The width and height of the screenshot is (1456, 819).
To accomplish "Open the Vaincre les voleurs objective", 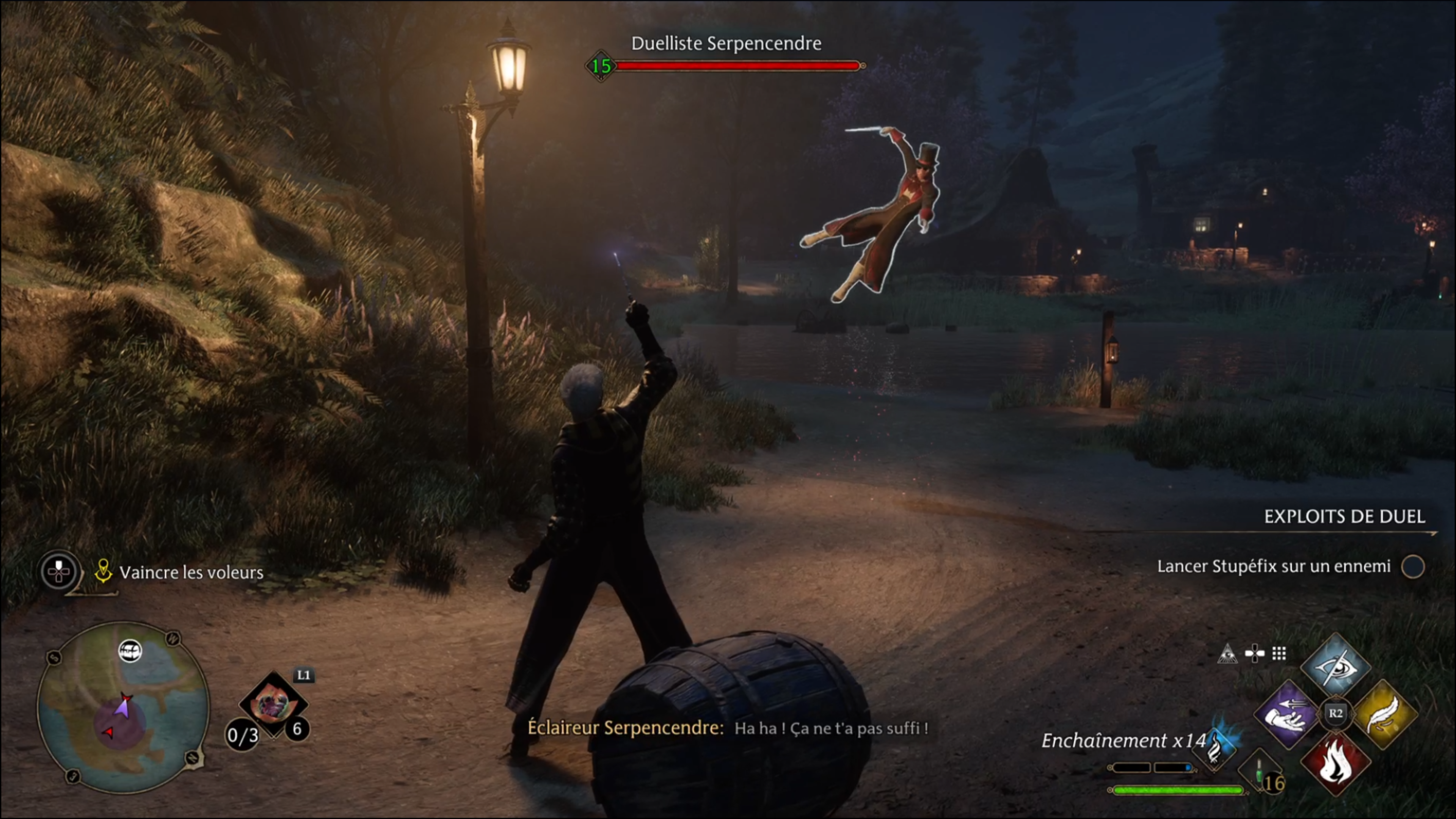I will coord(191,573).
